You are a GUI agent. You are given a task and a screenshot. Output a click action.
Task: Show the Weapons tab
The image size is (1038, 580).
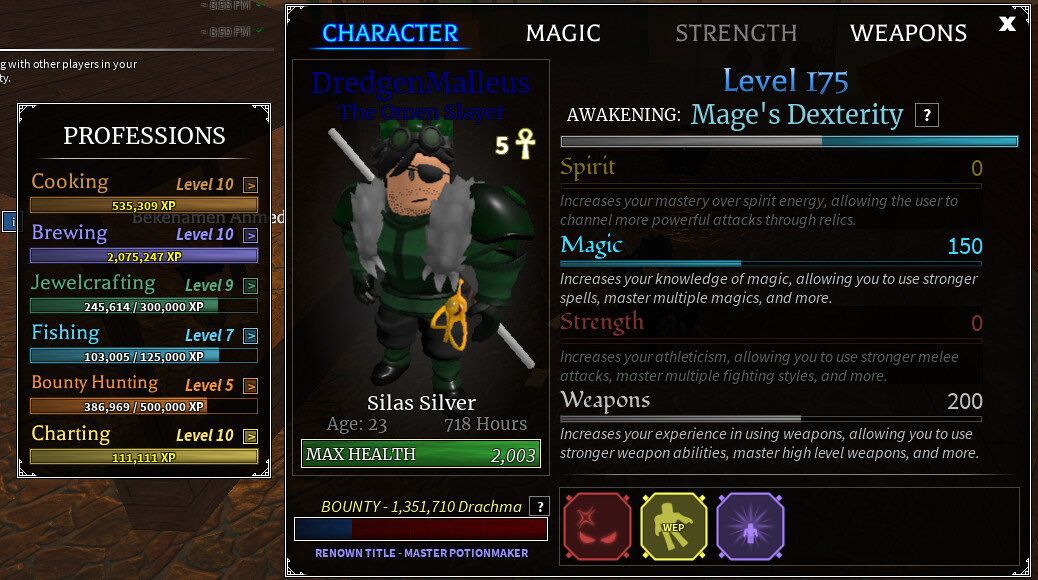coord(908,33)
